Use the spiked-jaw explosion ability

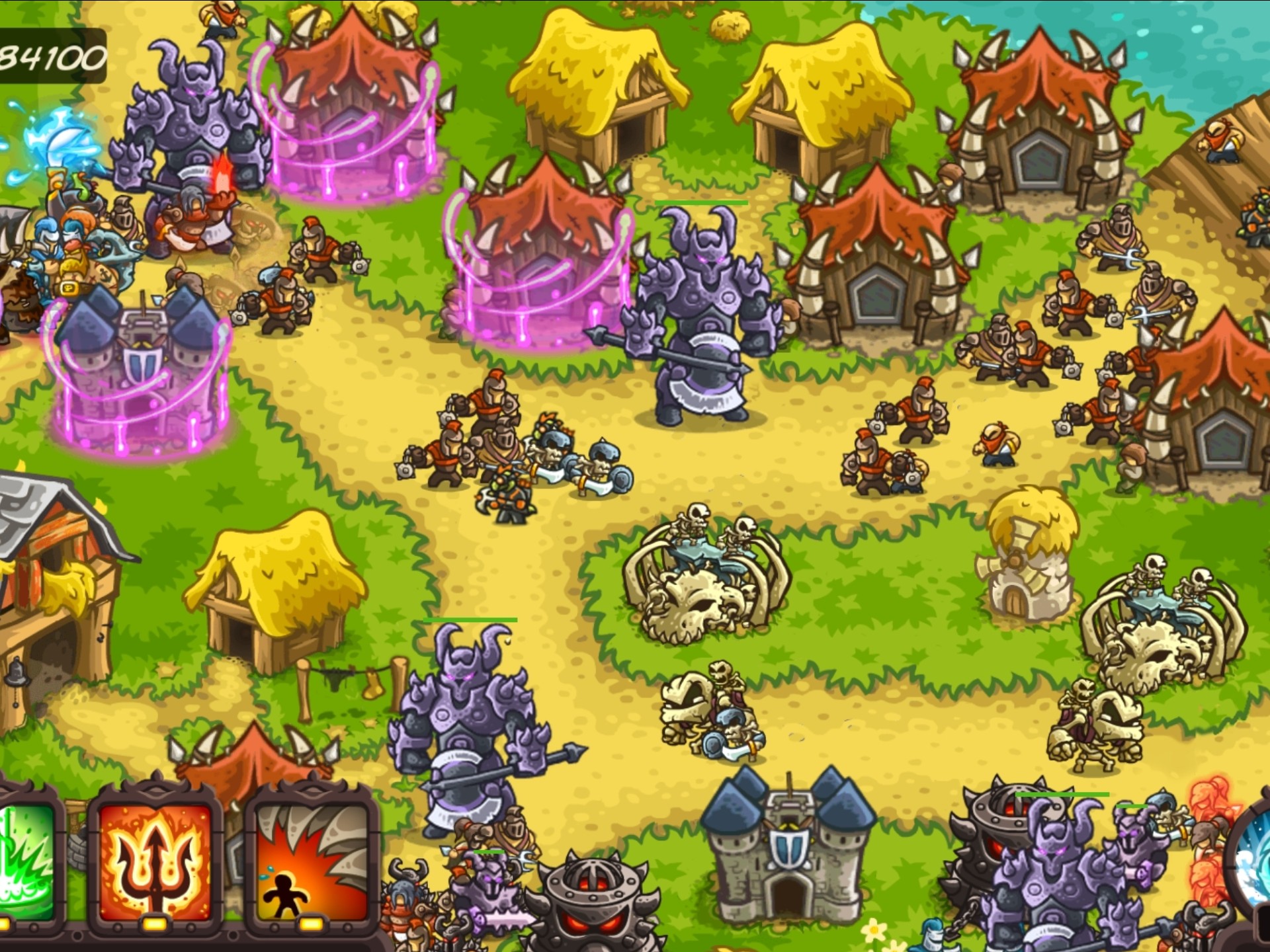click(x=312, y=859)
